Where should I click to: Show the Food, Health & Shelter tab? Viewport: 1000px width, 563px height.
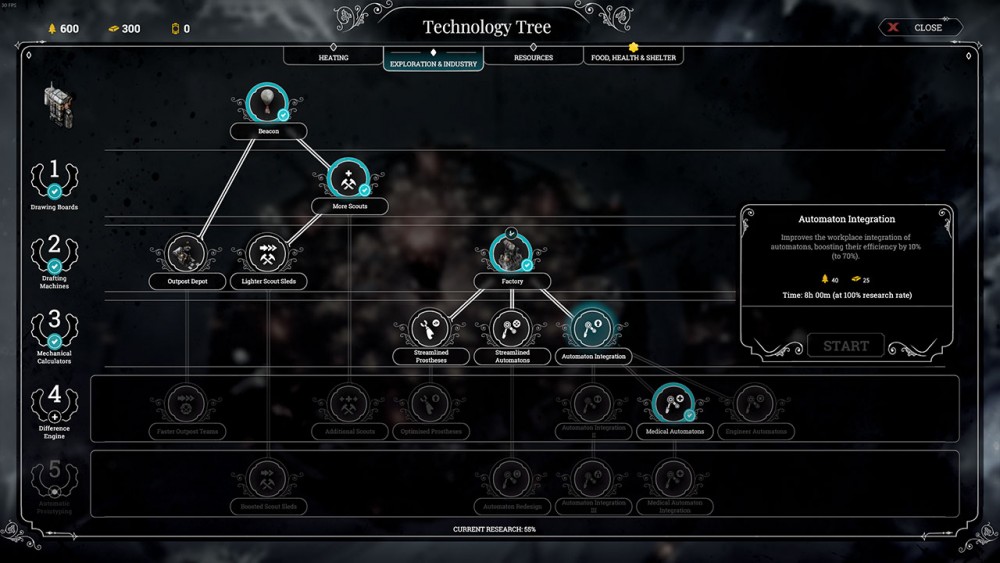[x=633, y=58]
